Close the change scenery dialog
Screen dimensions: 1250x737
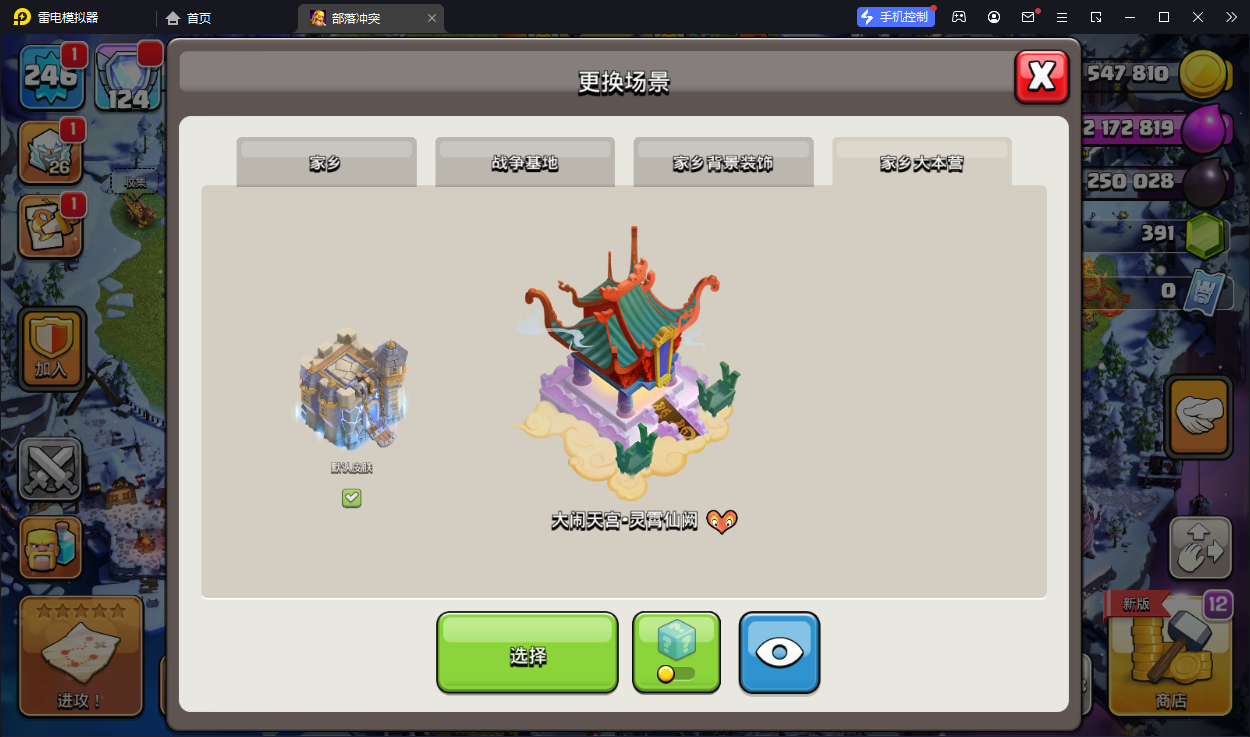coord(1042,77)
